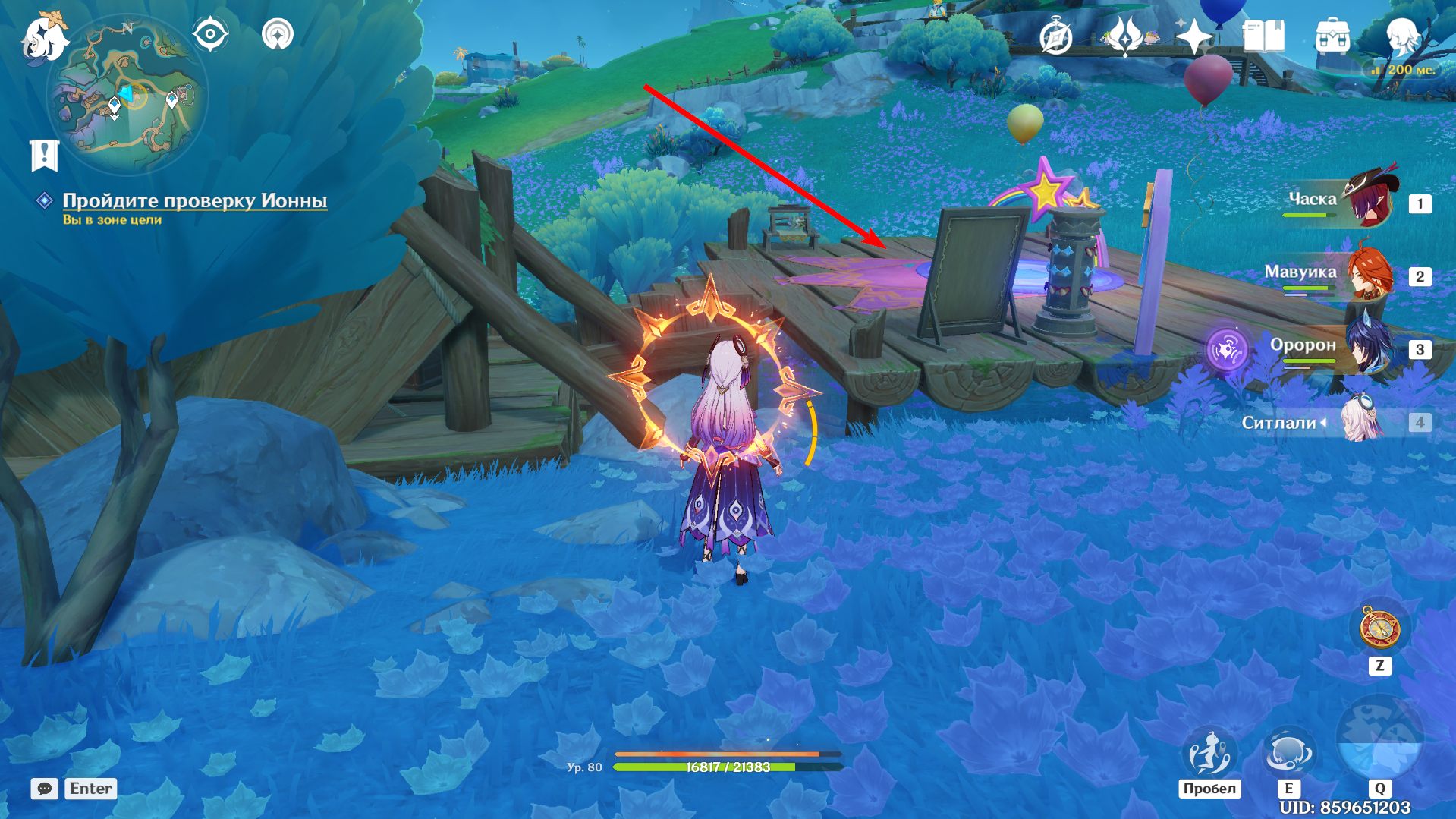Open the four-pointed star Wish icon
1456x819 pixels.
(1193, 36)
